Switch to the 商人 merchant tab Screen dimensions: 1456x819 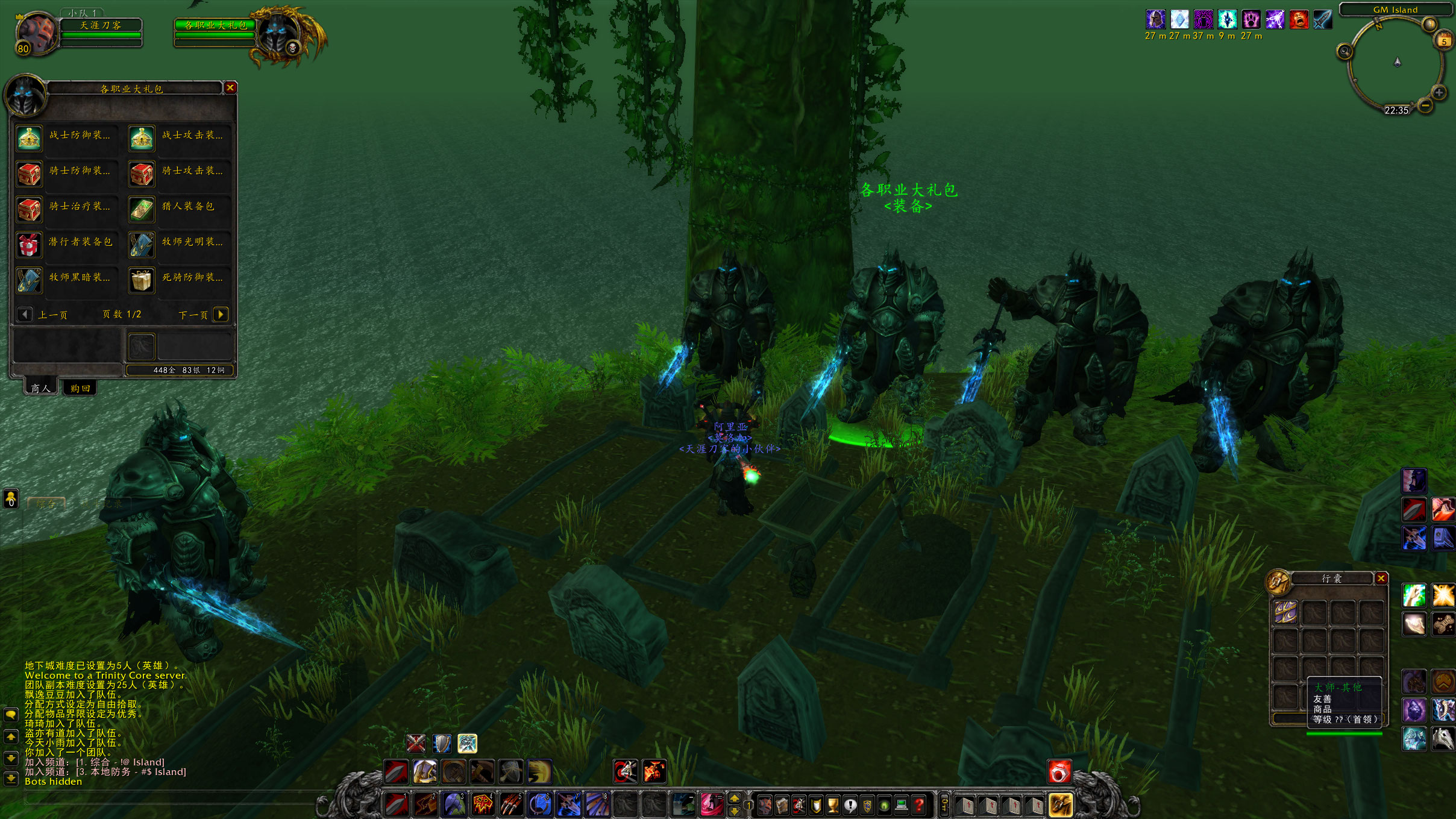click(x=41, y=389)
